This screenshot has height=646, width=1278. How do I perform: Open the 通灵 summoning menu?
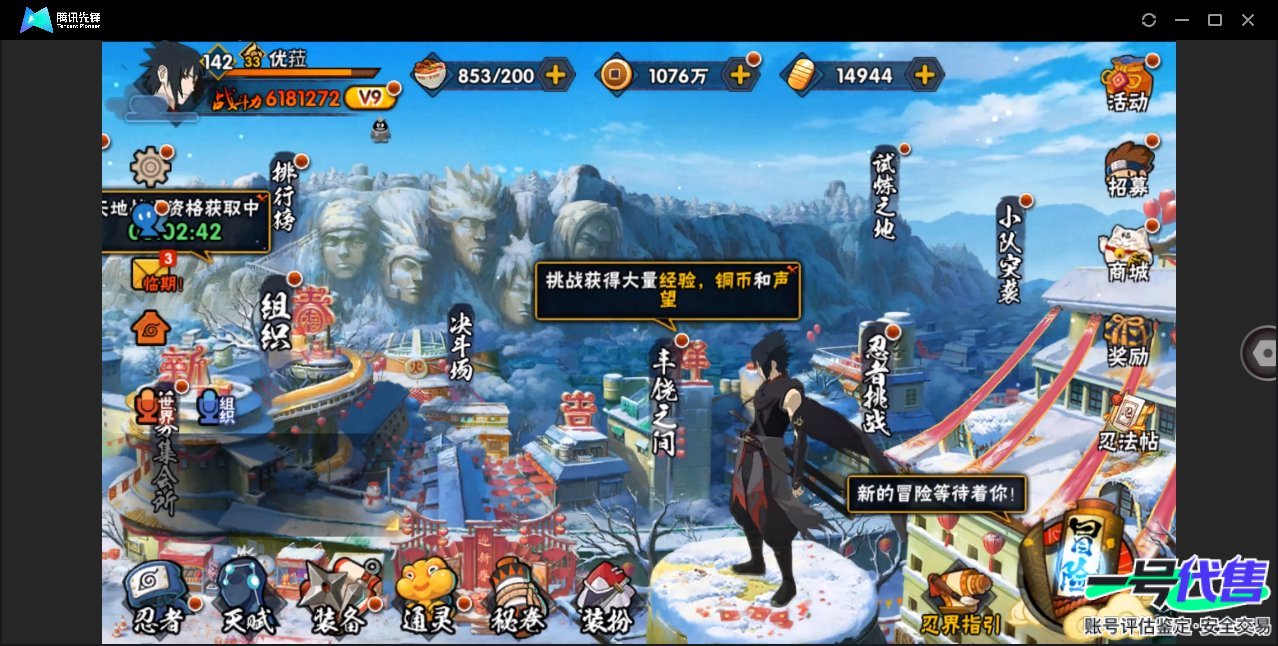pyautogui.click(x=427, y=597)
